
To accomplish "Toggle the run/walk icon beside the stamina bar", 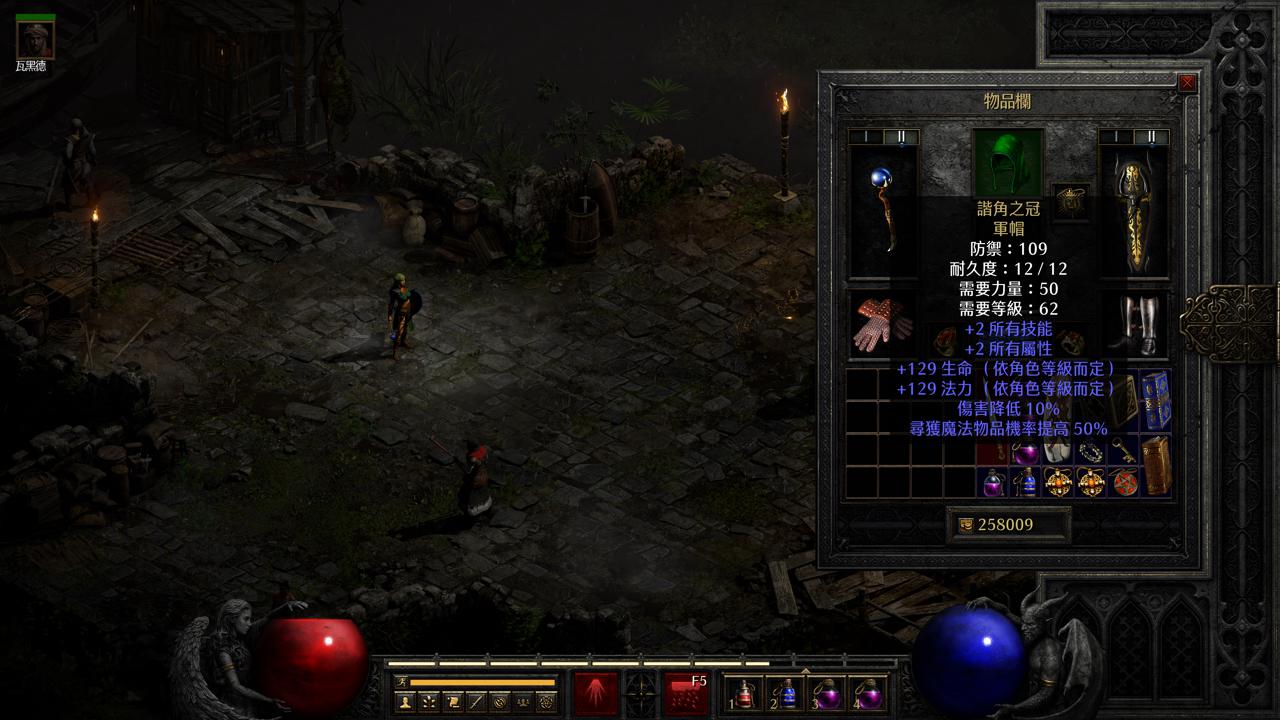I will pos(401,682).
